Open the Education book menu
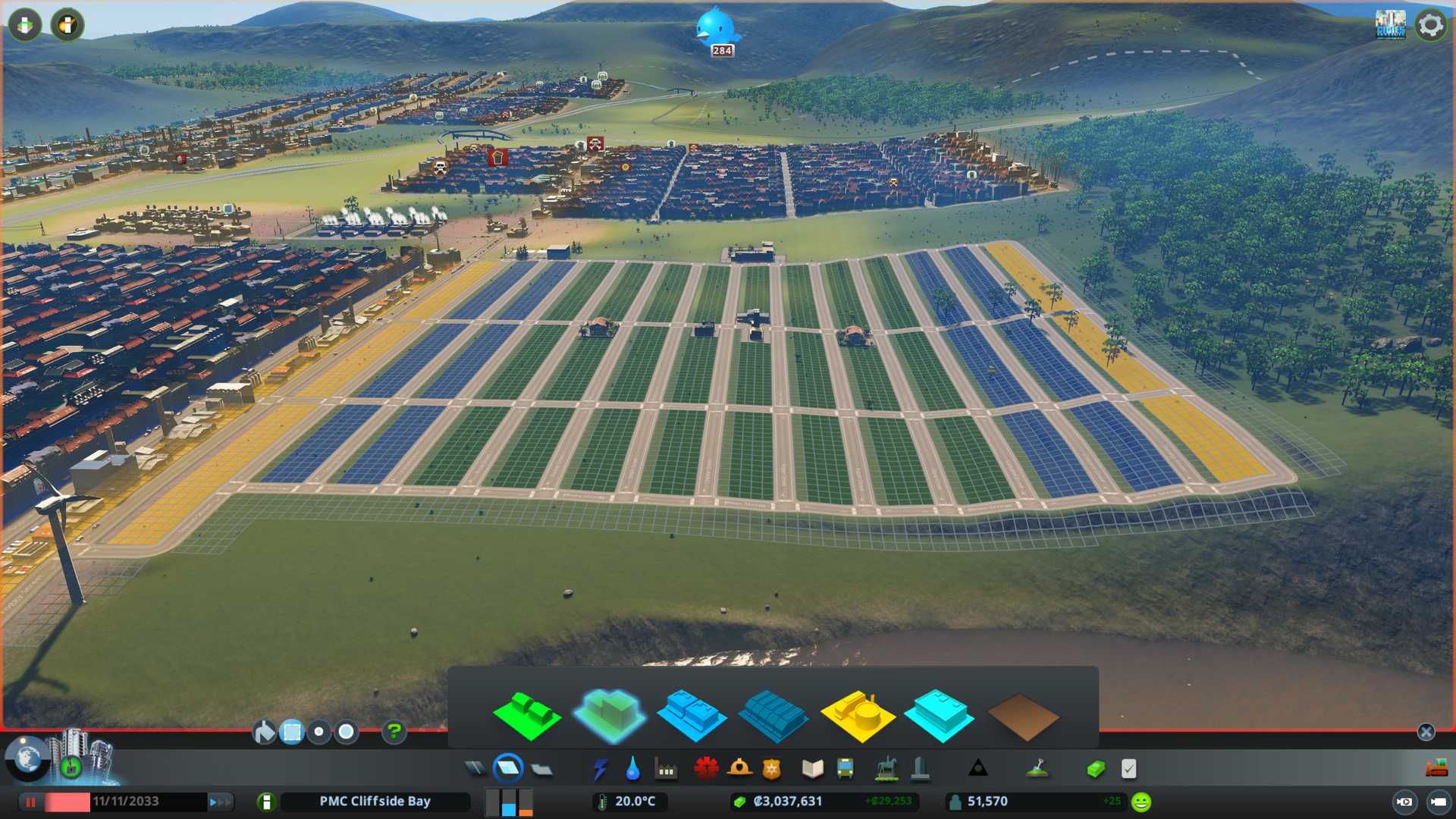The height and width of the screenshot is (819, 1456). point(812,769)
